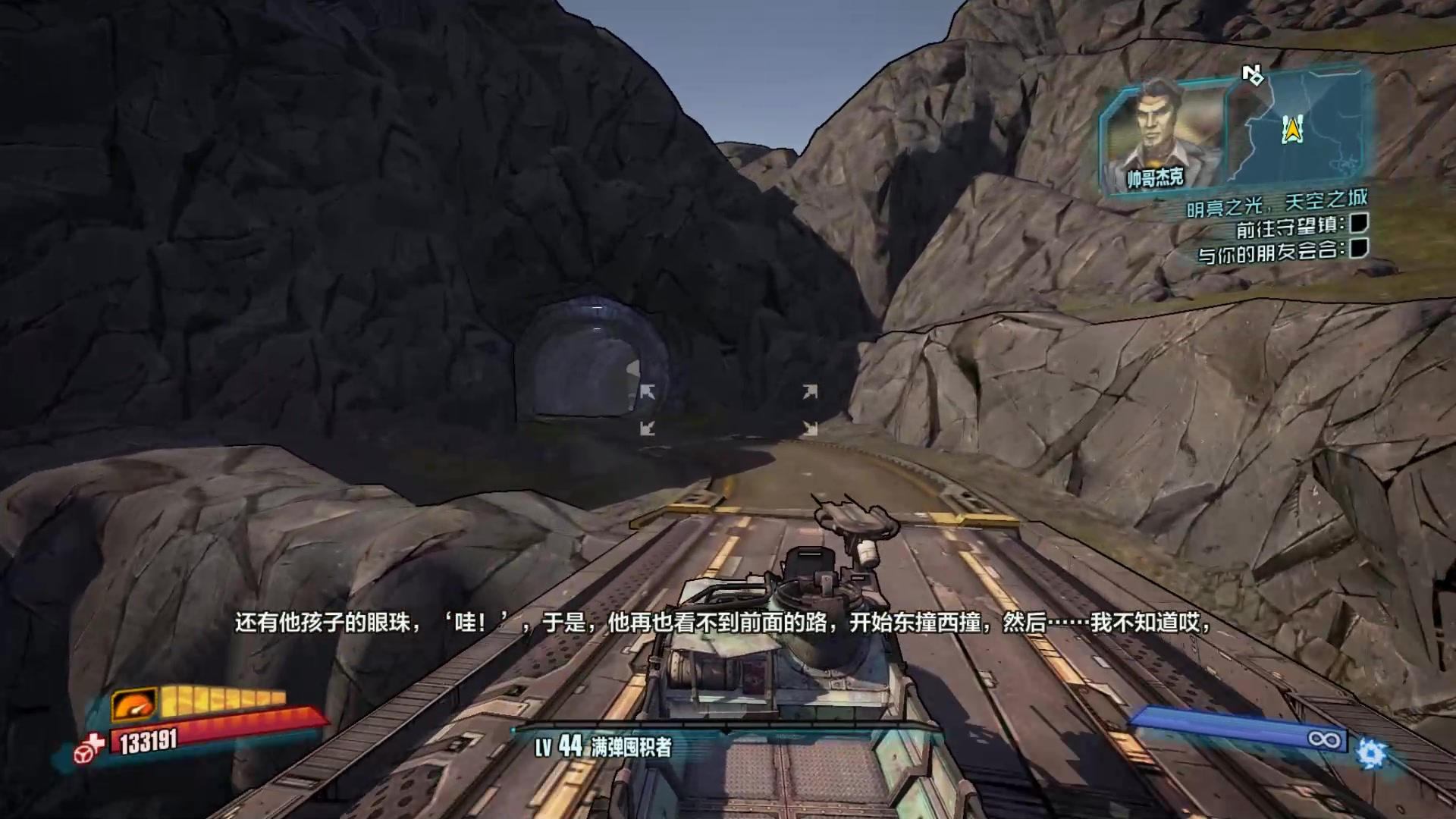
Task: Tick the 与你的朋友会合 objective checkbox
Action: (1359, 248)
